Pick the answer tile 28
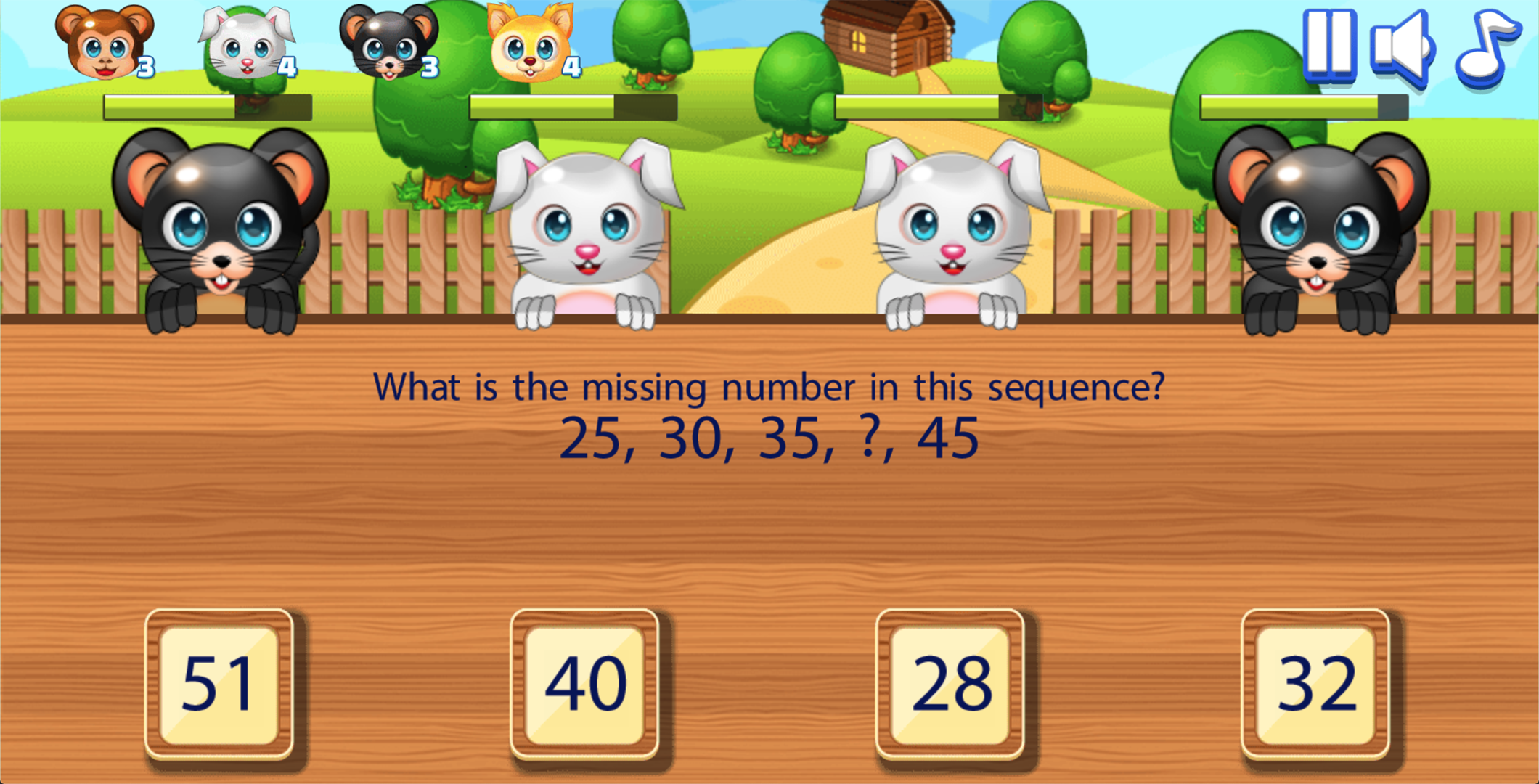This screenshot has height=784, width=1539. pos(950,685)
